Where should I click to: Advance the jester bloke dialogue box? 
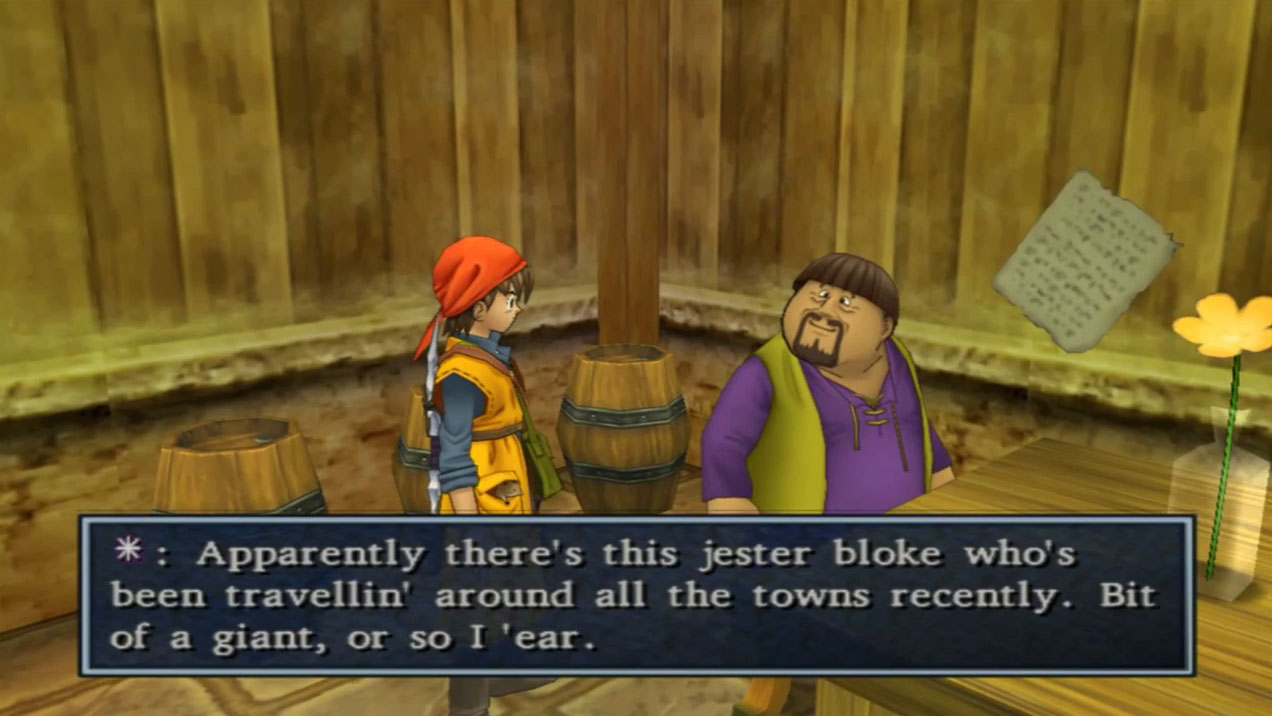click(636, 596)
